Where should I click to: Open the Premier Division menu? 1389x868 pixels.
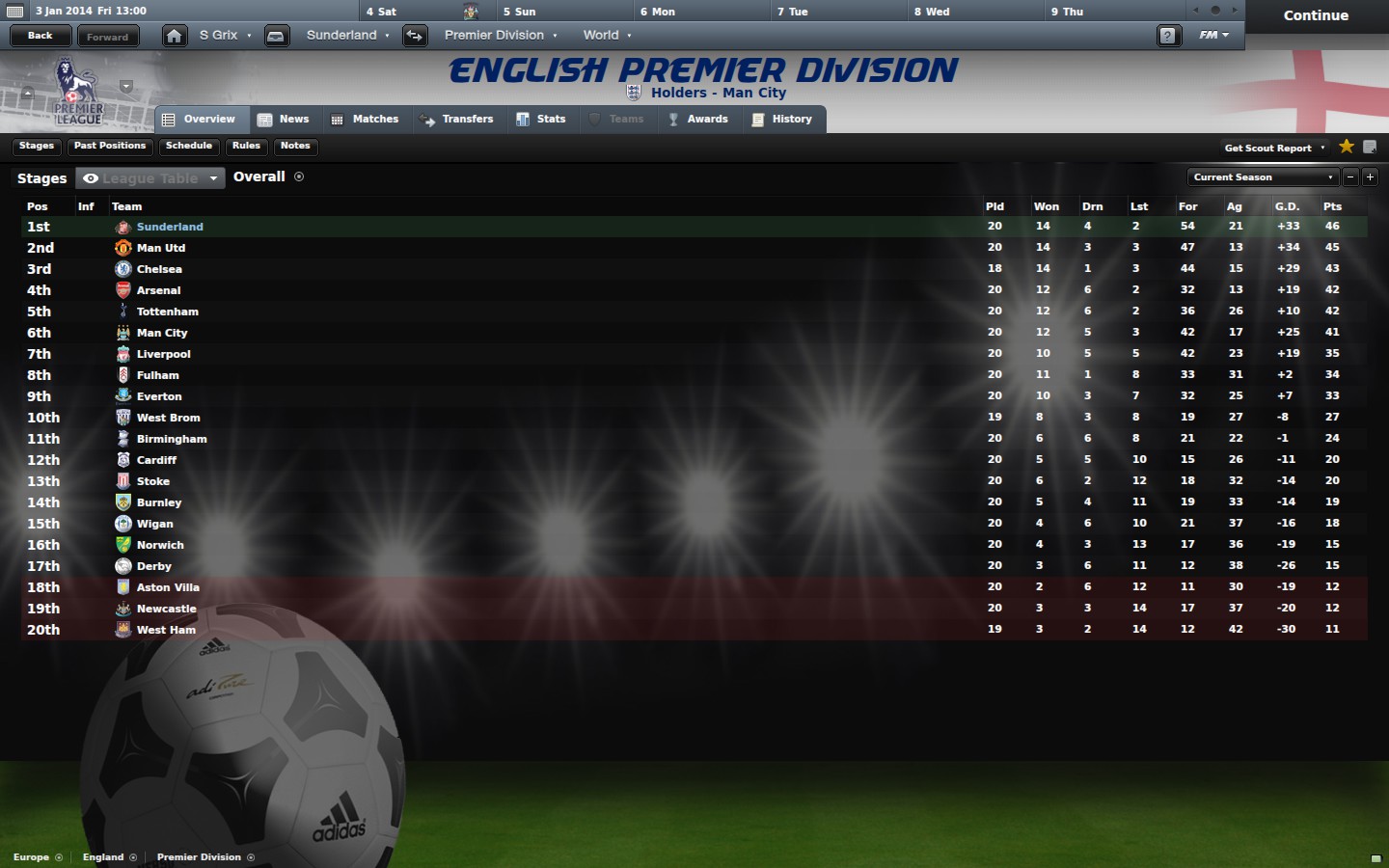500,36
